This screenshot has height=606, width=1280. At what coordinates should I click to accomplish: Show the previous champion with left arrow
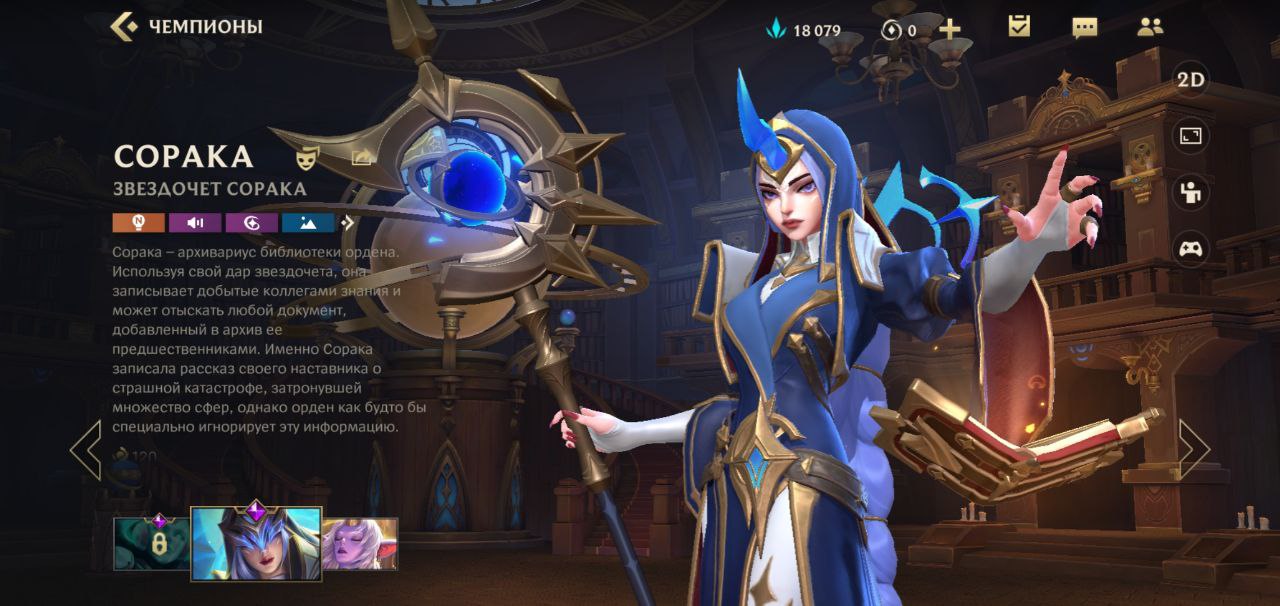coord(86,449)
